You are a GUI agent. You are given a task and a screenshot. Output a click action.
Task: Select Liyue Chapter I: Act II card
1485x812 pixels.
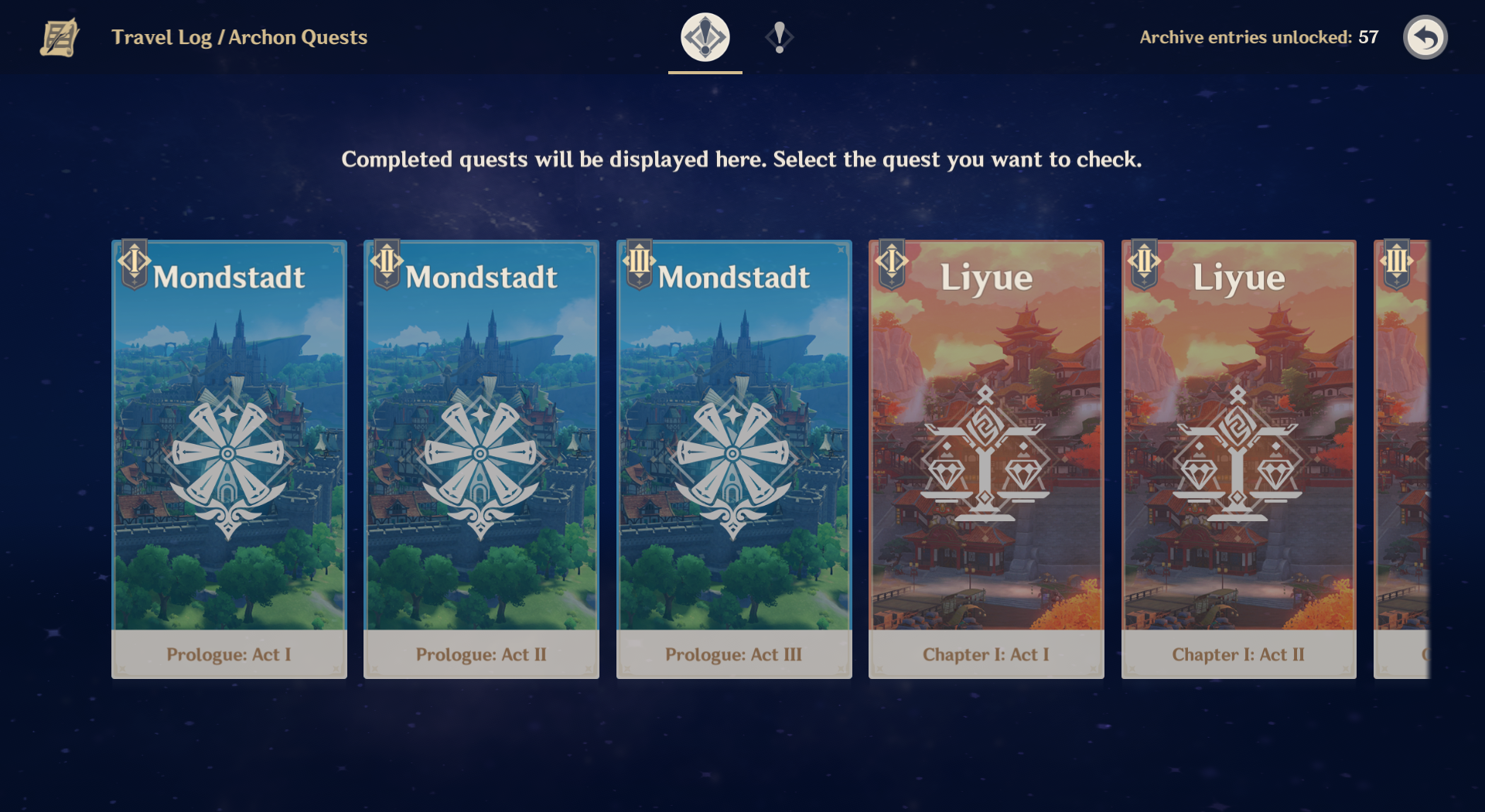coord(1238,459)
